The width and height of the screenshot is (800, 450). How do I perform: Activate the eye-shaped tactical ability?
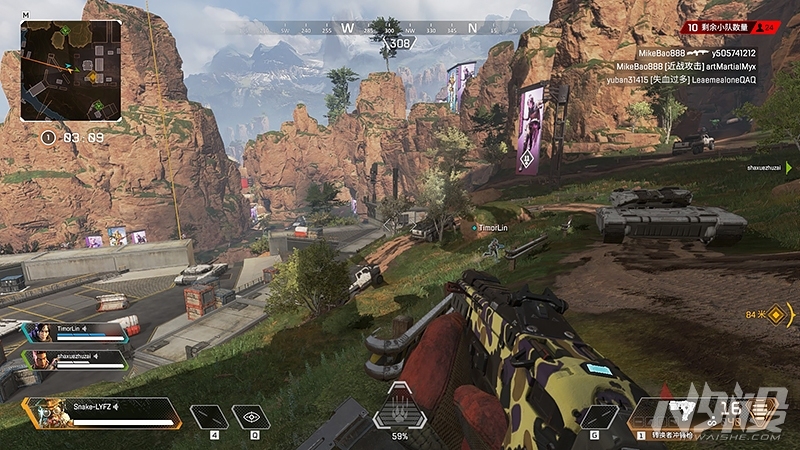coord(252,417)
